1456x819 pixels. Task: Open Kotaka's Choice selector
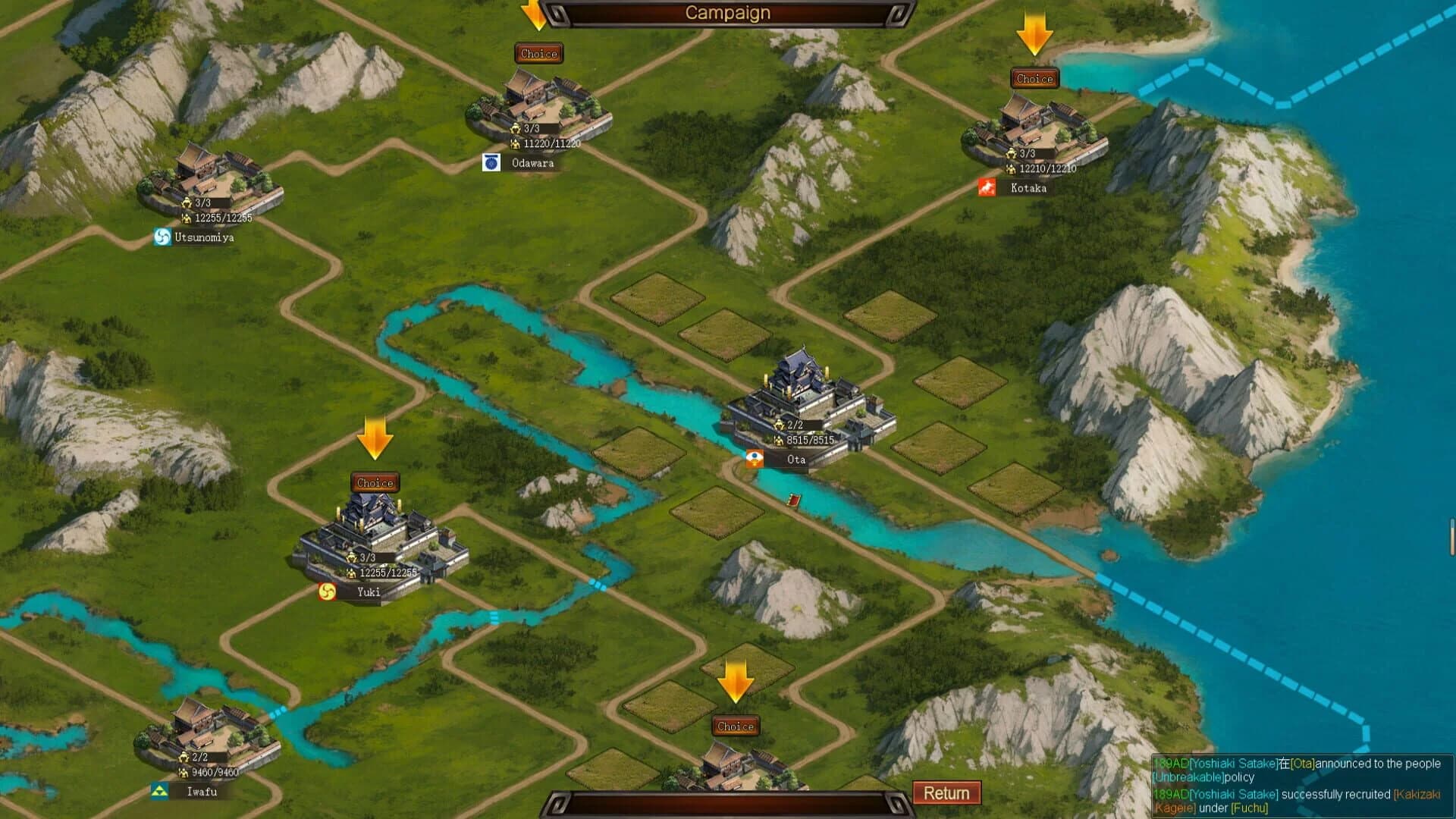1034,78
